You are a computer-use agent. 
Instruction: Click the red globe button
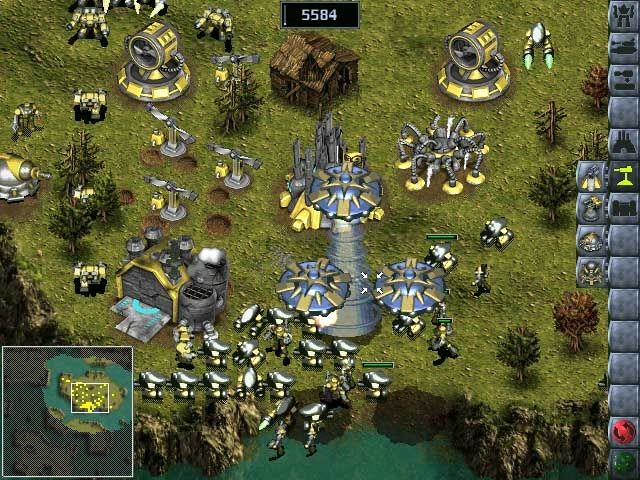click(x=624, y=432)
